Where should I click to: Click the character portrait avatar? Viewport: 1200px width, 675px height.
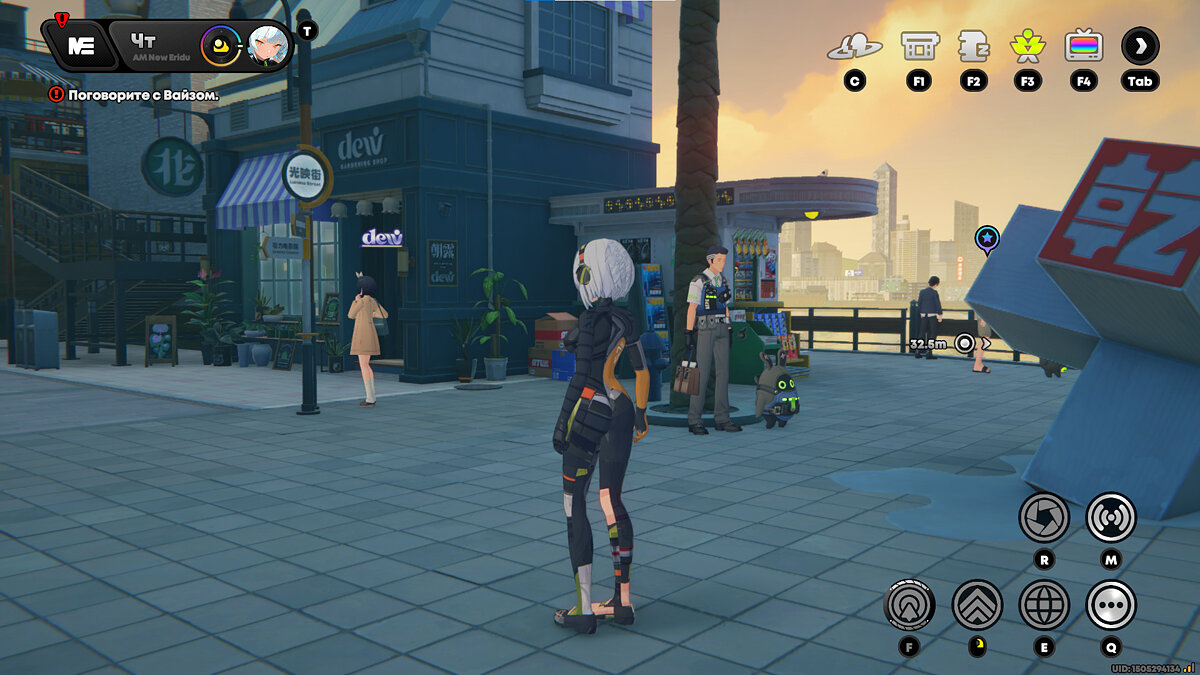tap(268, 45)
